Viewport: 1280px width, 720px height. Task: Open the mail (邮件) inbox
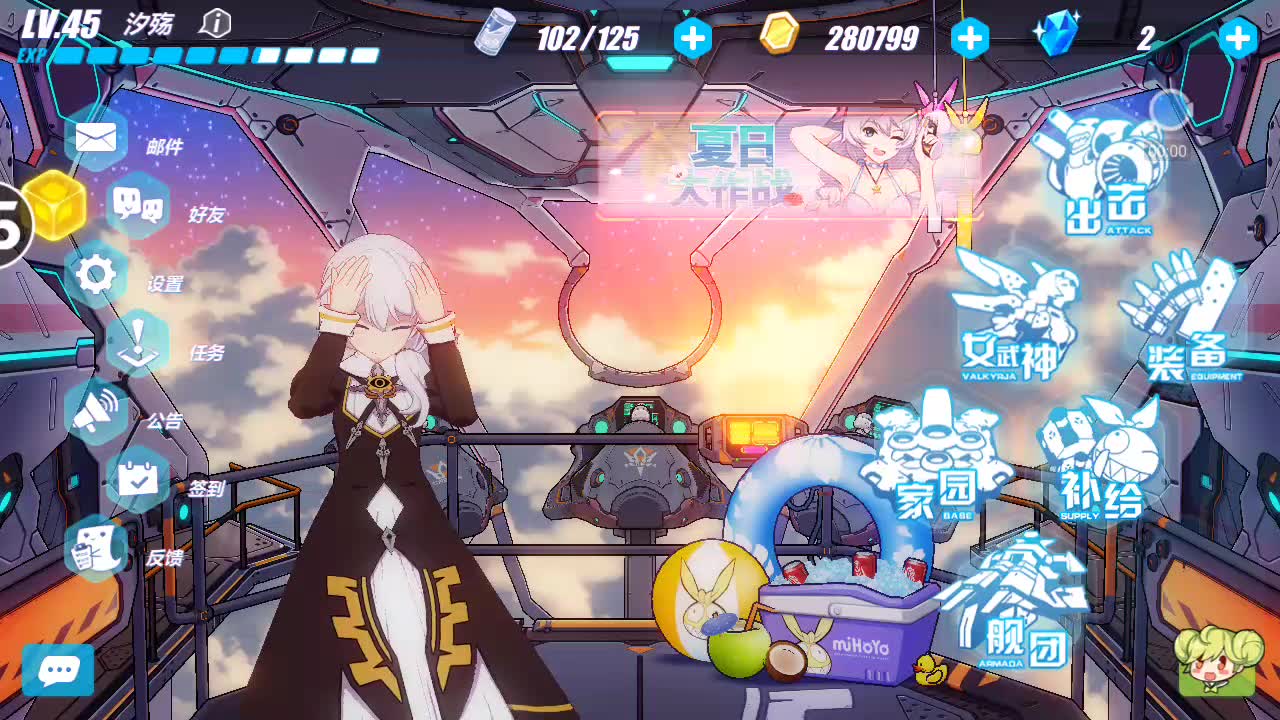pyautogui.click(x=97, y=138)
